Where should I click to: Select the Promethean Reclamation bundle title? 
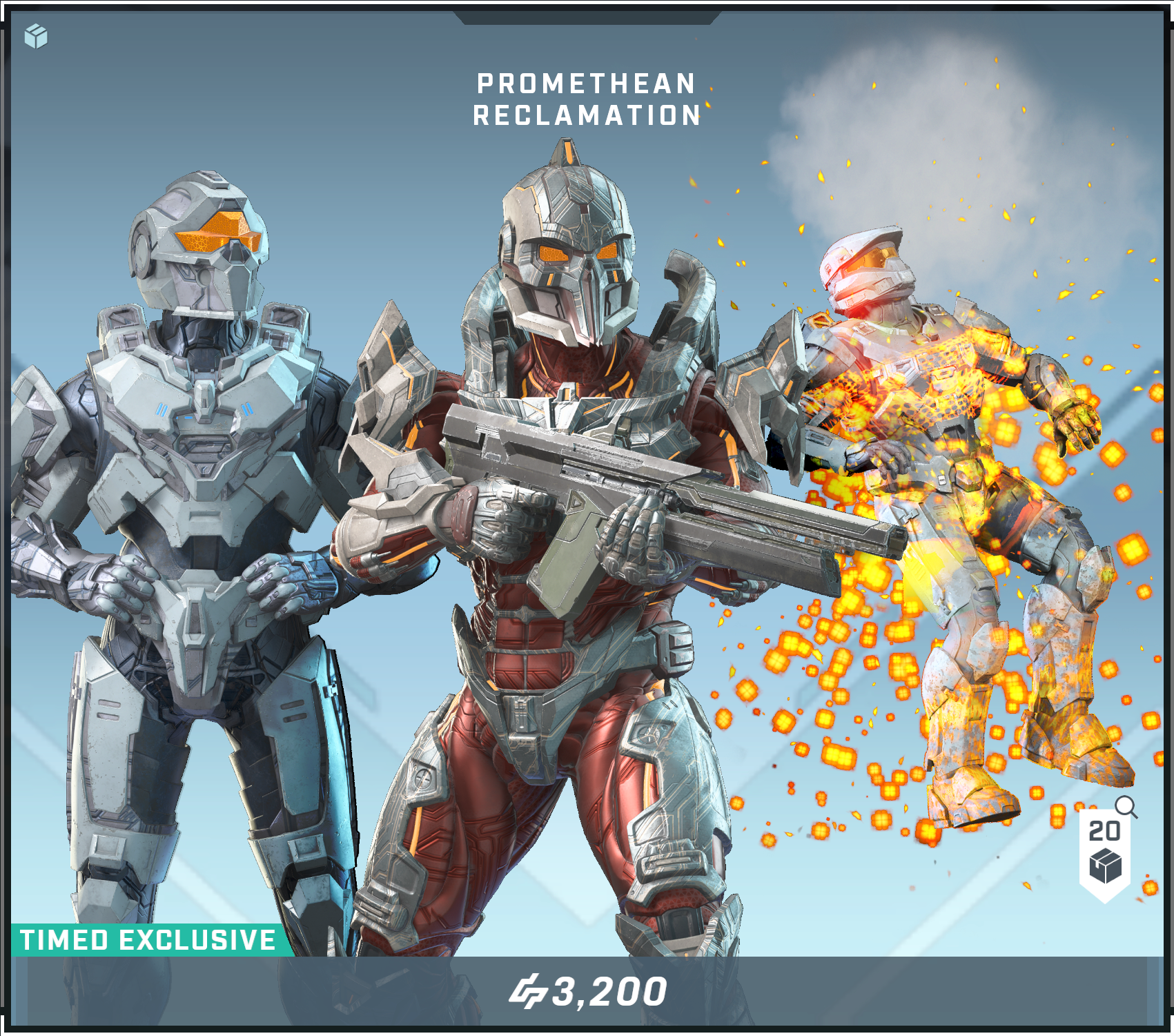[x=587, y=99]
